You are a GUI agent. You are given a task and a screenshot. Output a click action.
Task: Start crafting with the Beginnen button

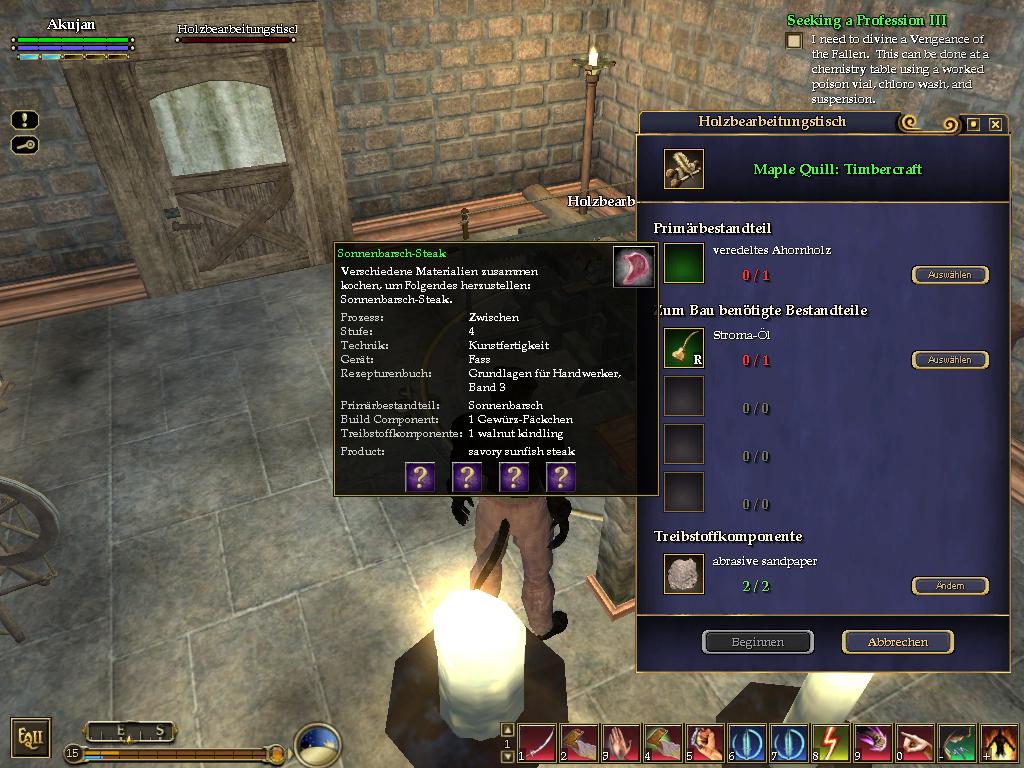(x=757, y=642)
